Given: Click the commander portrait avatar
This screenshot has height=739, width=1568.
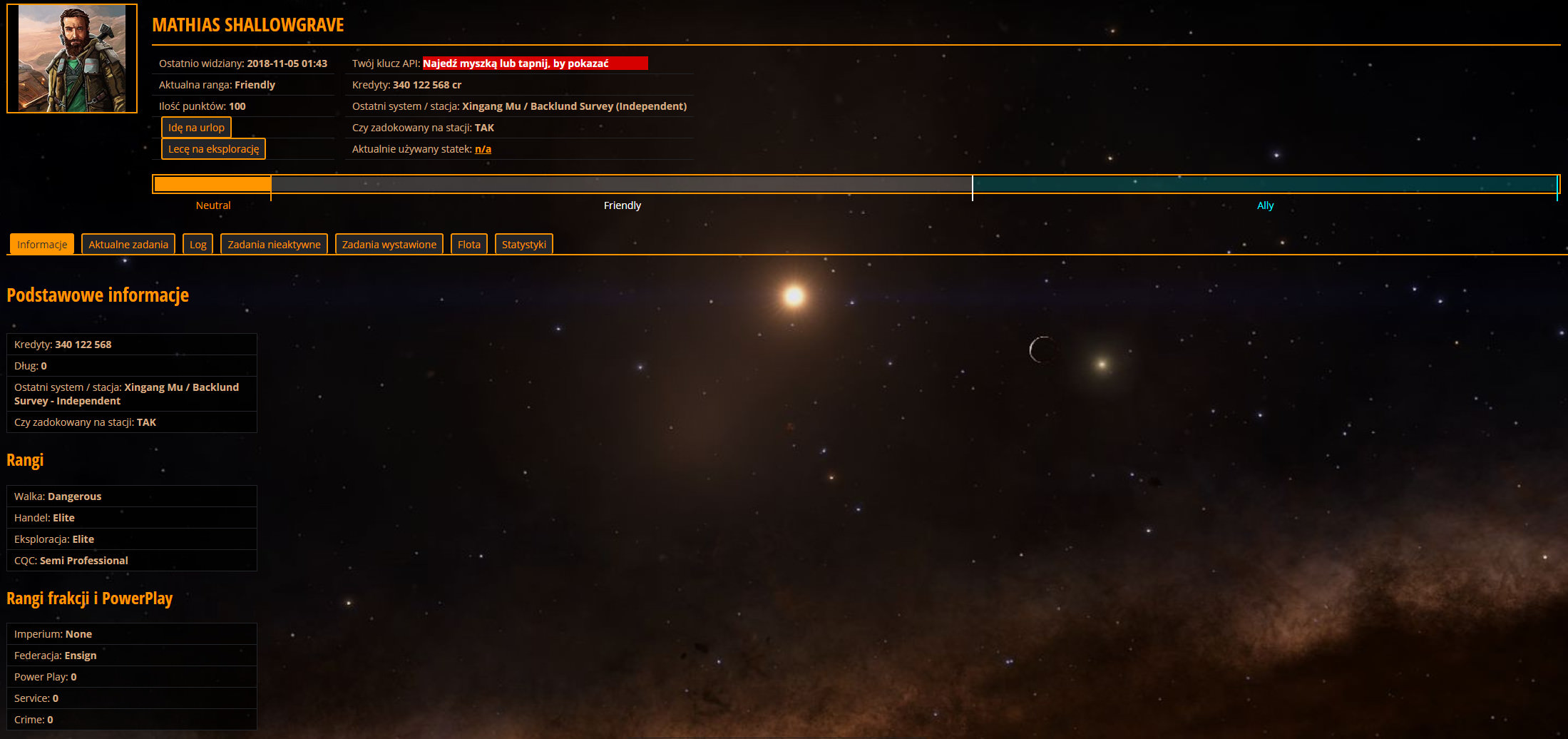Looking at the screenshot, I should pos(72,58).
